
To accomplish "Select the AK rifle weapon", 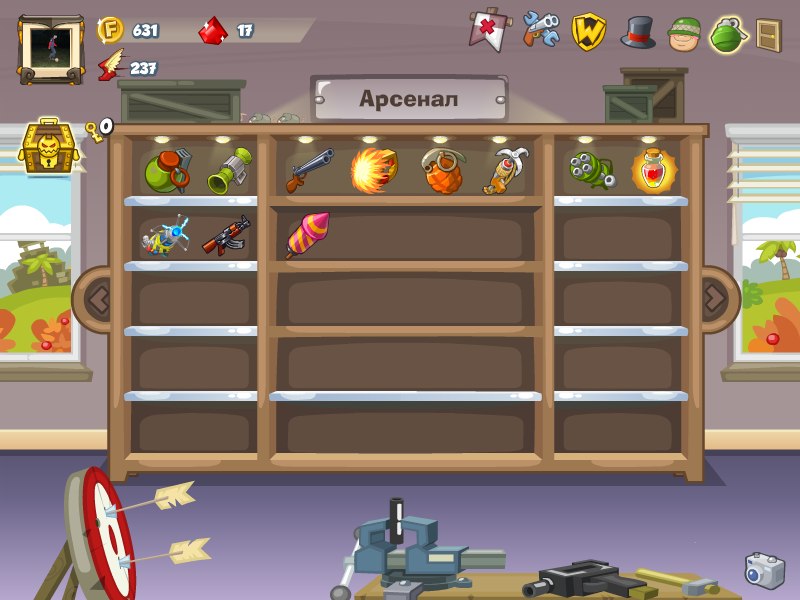I will tap(226, 236).
